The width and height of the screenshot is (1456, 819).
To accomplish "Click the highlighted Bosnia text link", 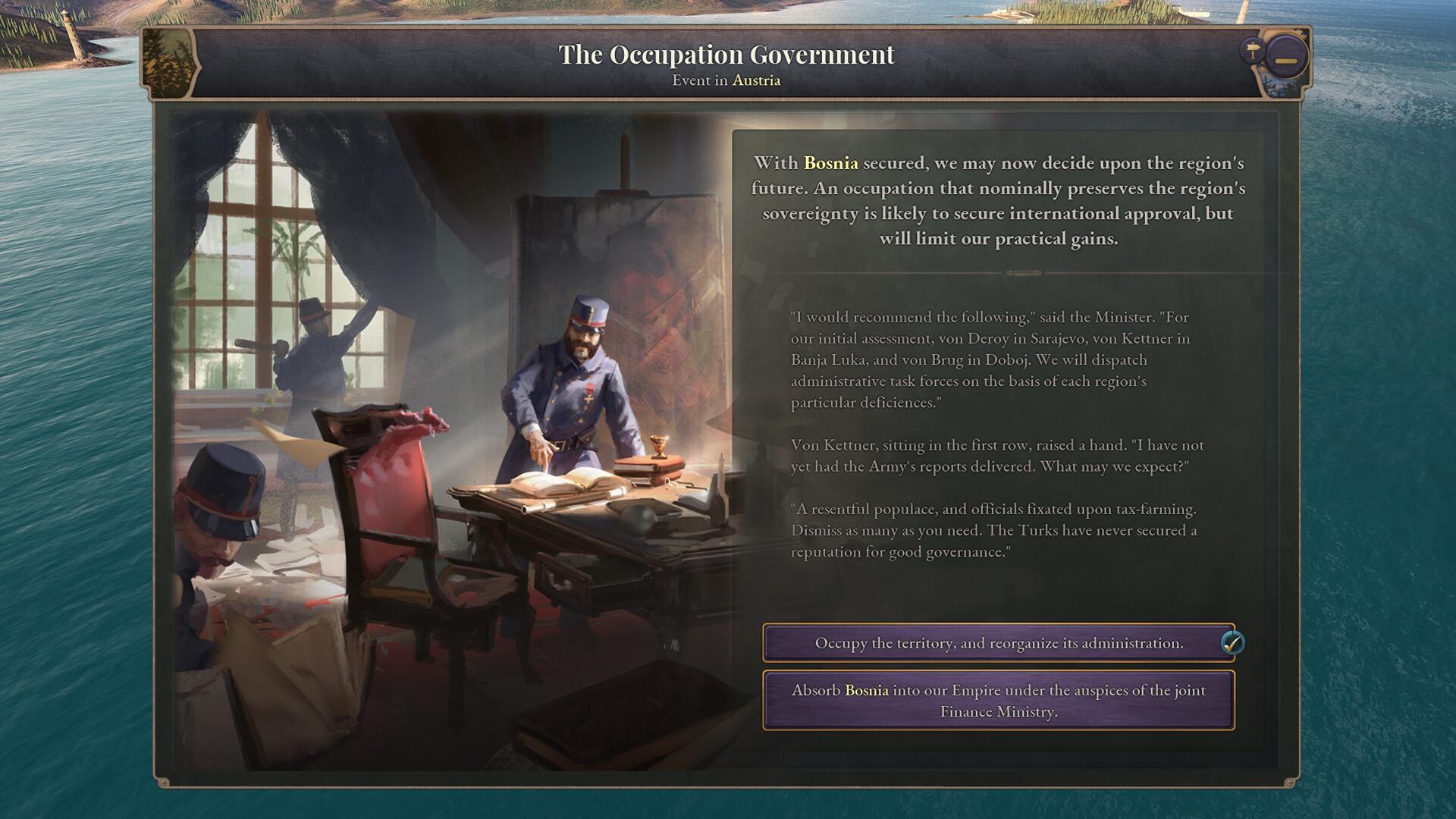I will tap(830, 162).
